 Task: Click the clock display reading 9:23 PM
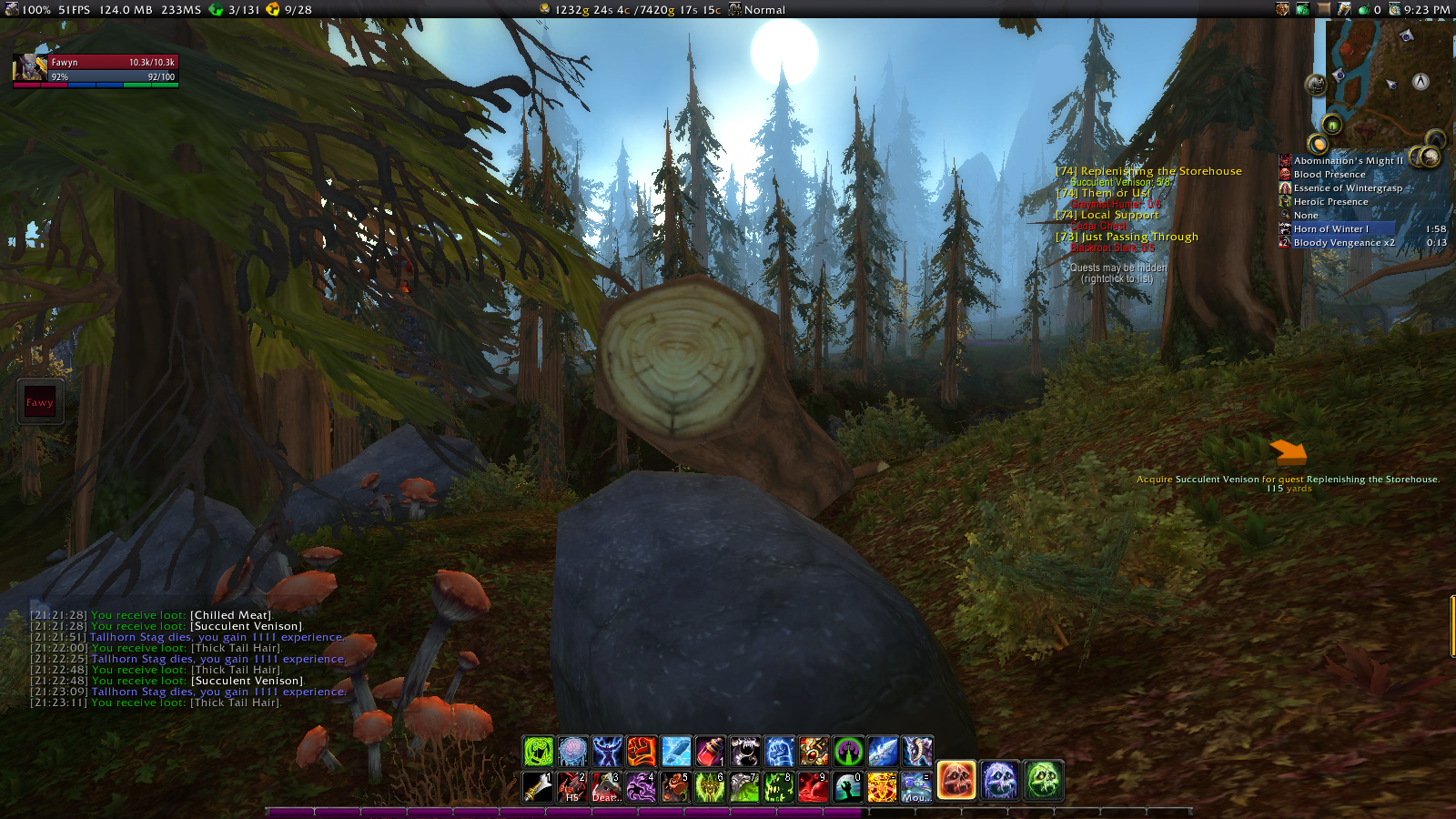click(x=1426, y=10)
